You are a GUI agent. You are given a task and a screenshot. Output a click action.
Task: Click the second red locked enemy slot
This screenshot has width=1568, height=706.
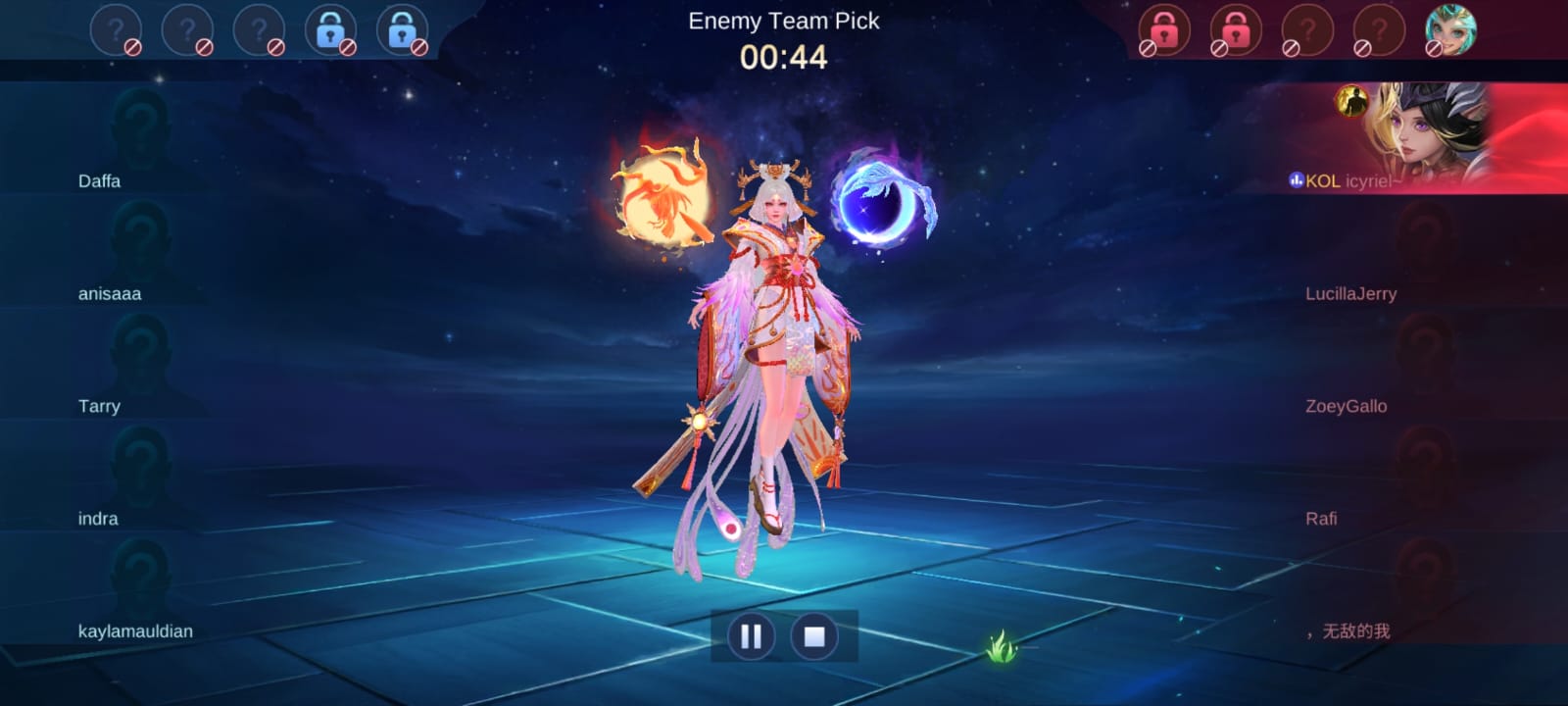[x=1236, y=29]
